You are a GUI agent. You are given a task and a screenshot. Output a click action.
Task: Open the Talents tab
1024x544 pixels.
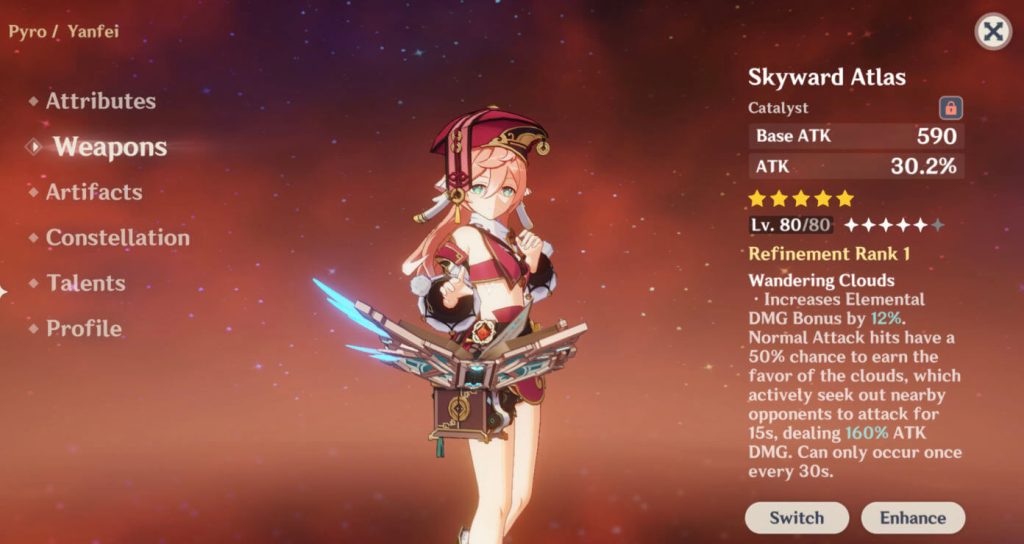click(x=86, y=283)
